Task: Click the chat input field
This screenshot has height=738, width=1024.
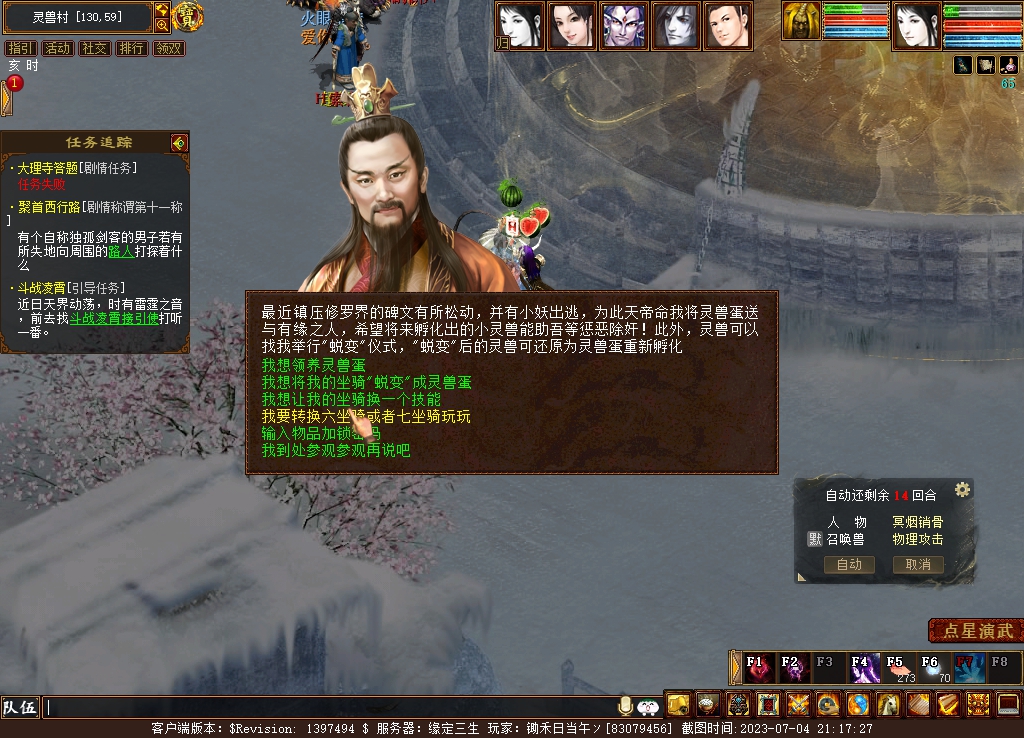Action: click(330, 707)
